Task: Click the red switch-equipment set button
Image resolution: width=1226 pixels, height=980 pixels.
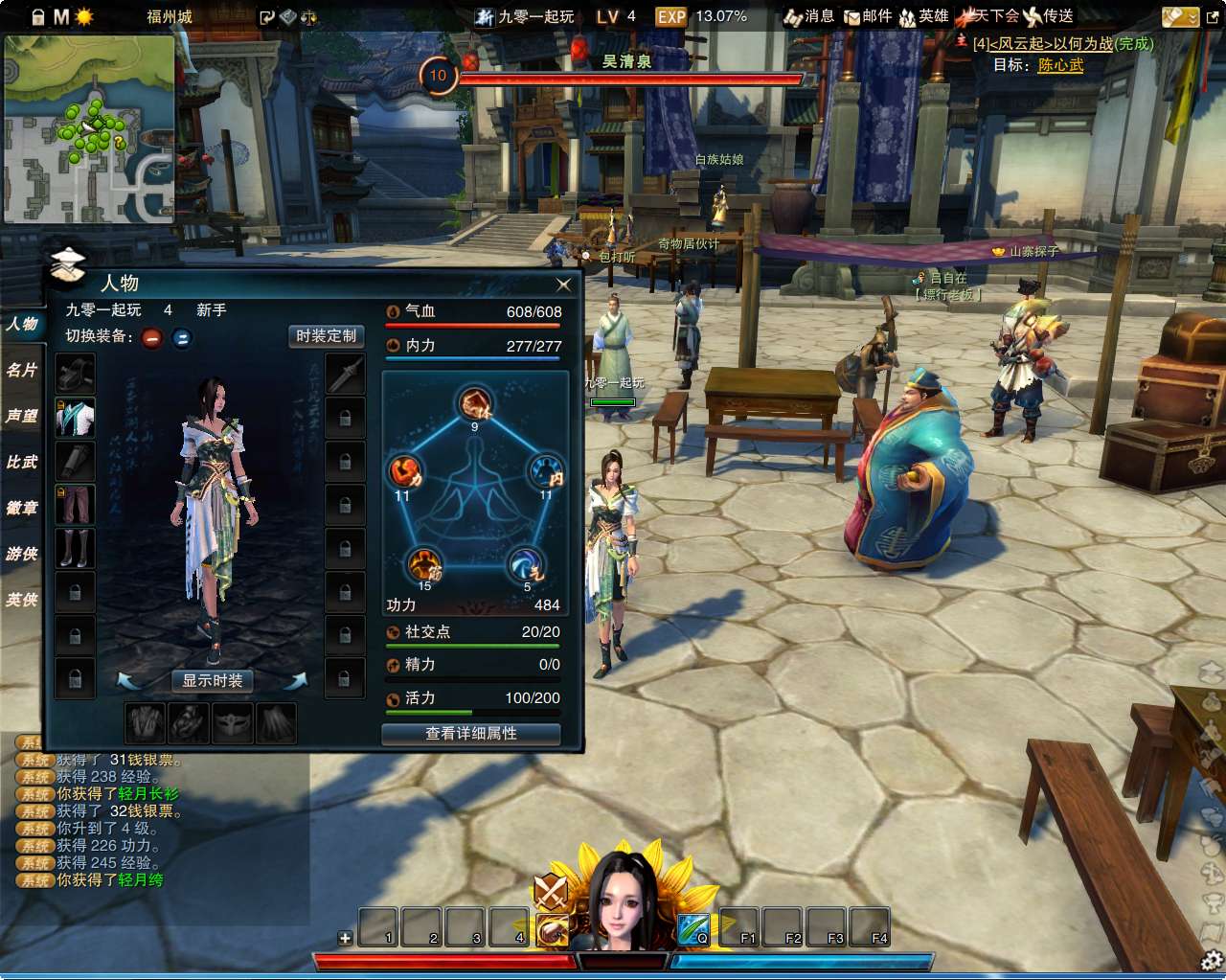Action: pyautogui.click(x=152, y=337)
